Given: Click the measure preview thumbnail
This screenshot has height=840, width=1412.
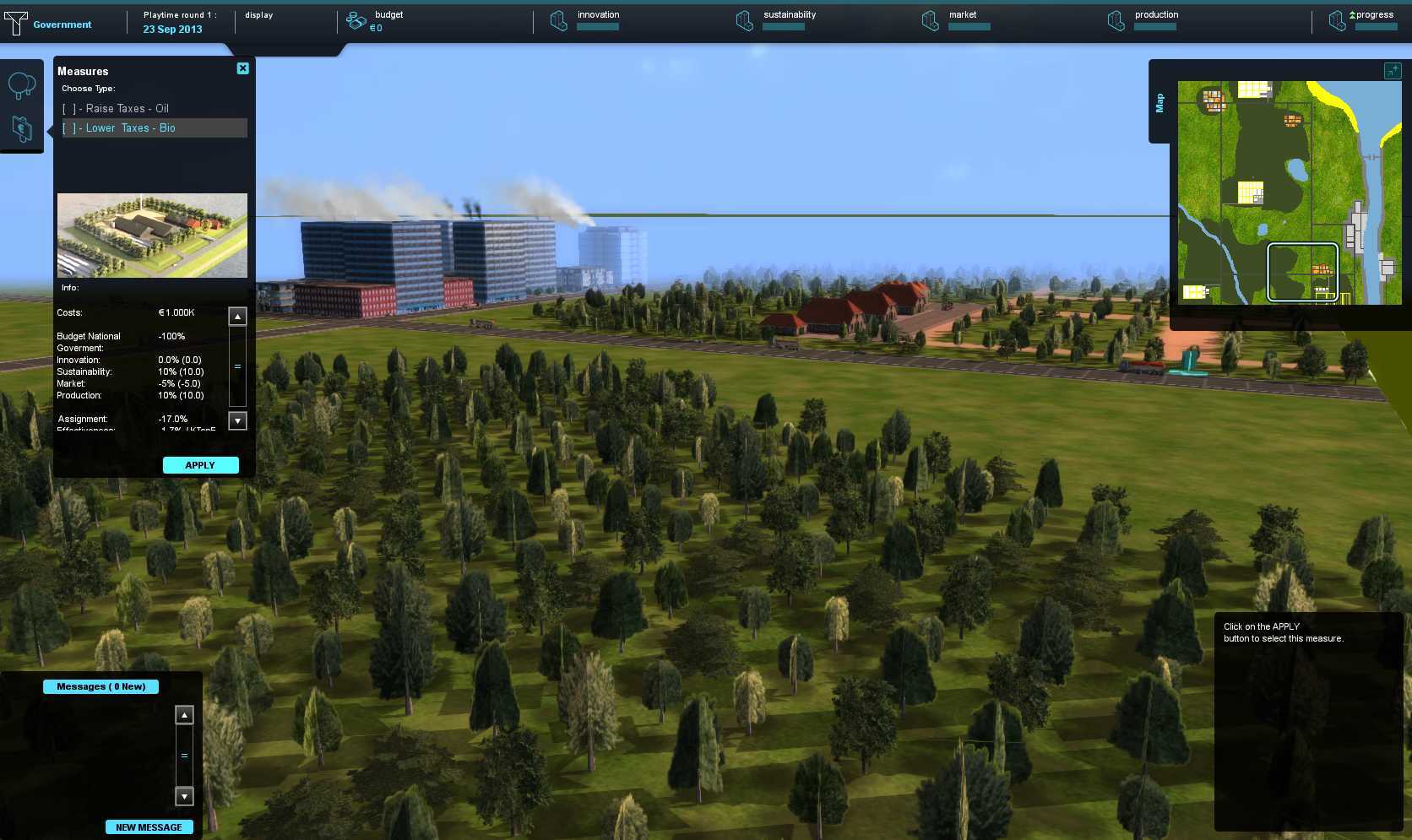Looking at the screenshot, I should (x=152, y=236).
